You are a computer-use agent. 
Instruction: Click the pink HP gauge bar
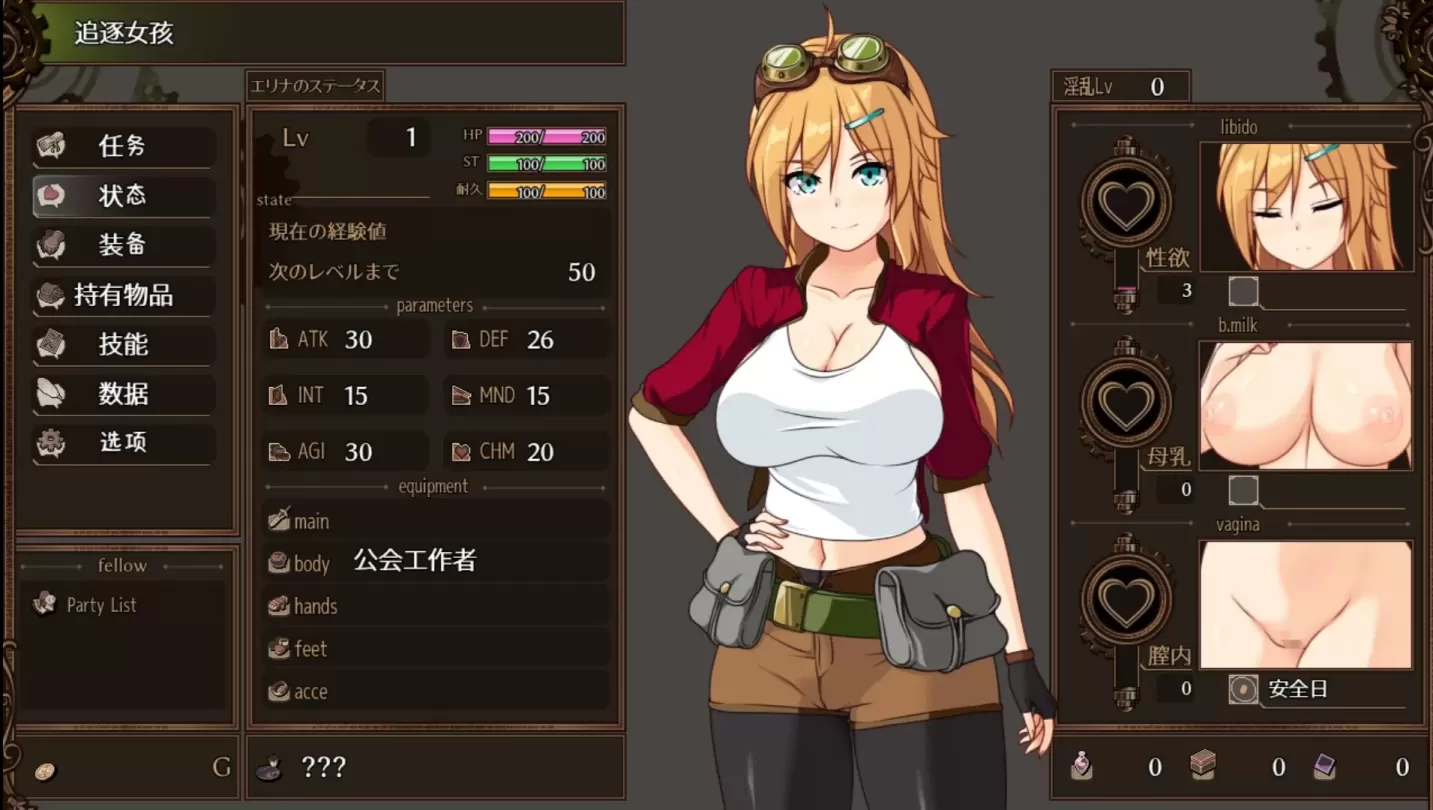547,134
